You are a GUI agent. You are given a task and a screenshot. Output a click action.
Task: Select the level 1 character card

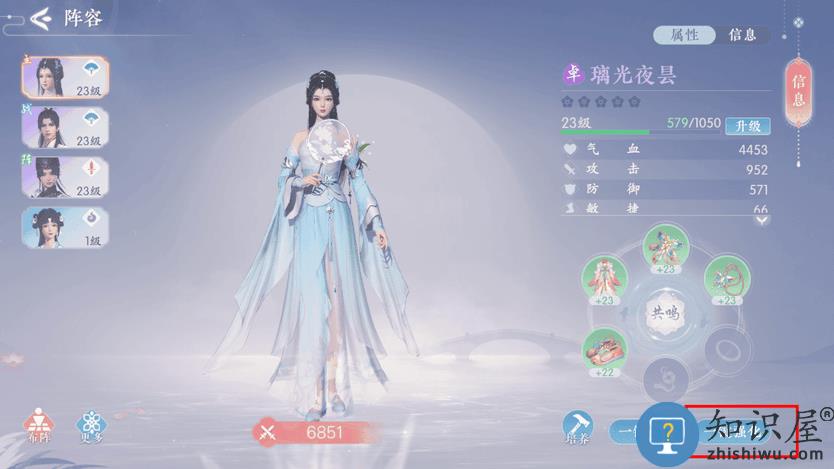click(x=65, y=227)
